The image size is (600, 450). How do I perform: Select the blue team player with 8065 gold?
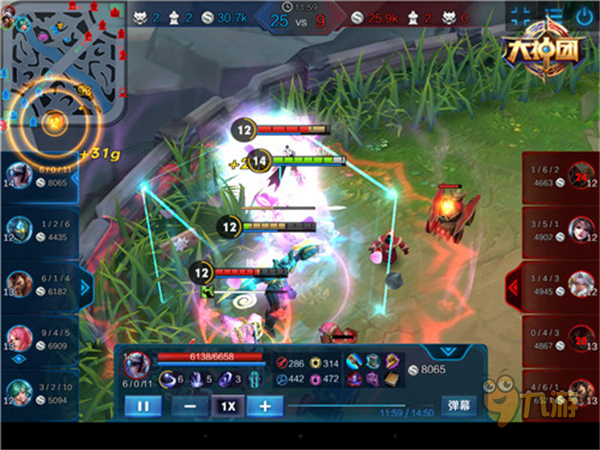[38, 177]
